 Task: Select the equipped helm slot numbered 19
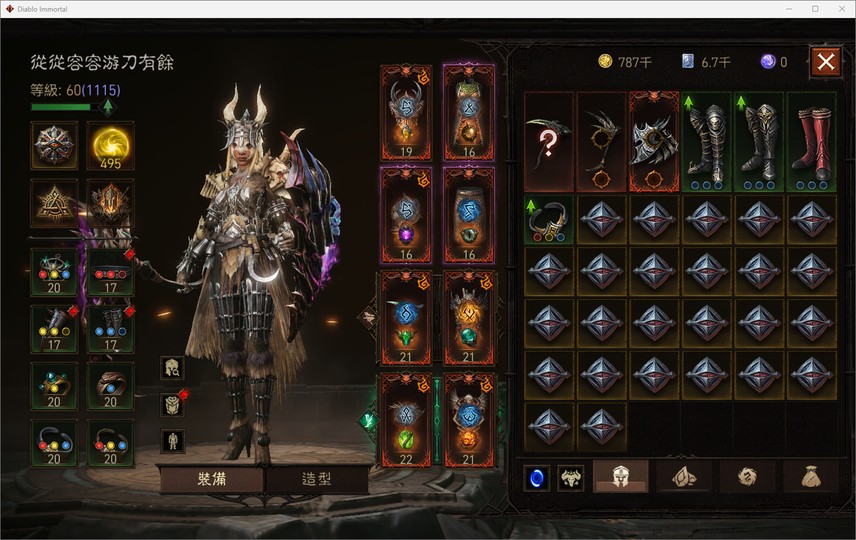tap(406, 112)
